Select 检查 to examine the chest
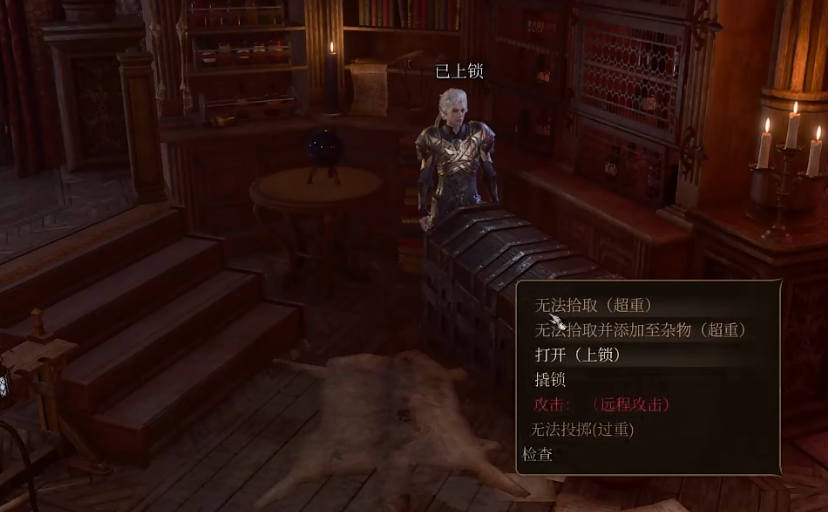This screenshot has height=512, width=828. (538, 455)
